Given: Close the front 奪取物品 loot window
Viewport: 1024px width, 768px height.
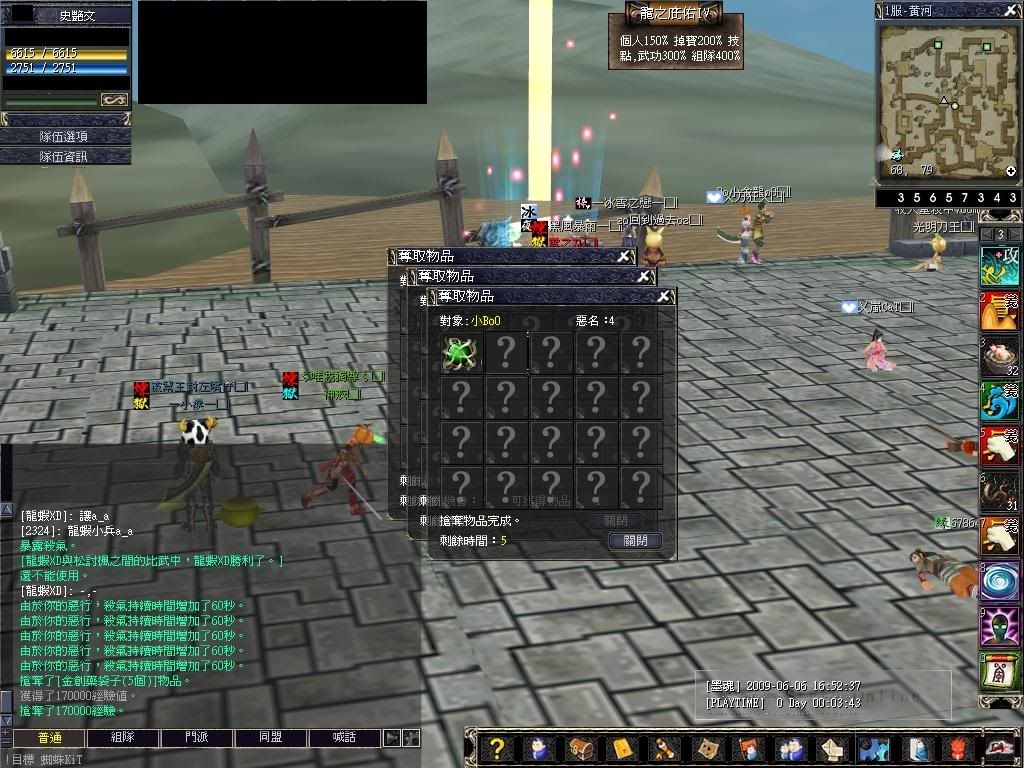Looking at the screenshot, I should coord(663,297).
